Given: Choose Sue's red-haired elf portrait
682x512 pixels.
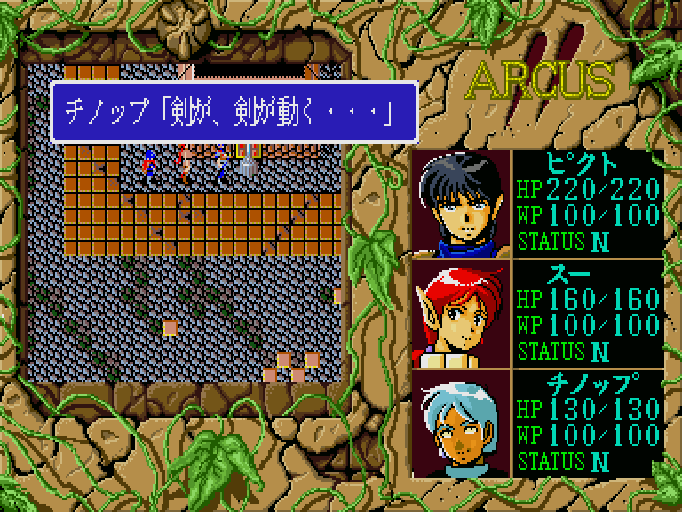Looking at the screenshot, I should point(460,315).
